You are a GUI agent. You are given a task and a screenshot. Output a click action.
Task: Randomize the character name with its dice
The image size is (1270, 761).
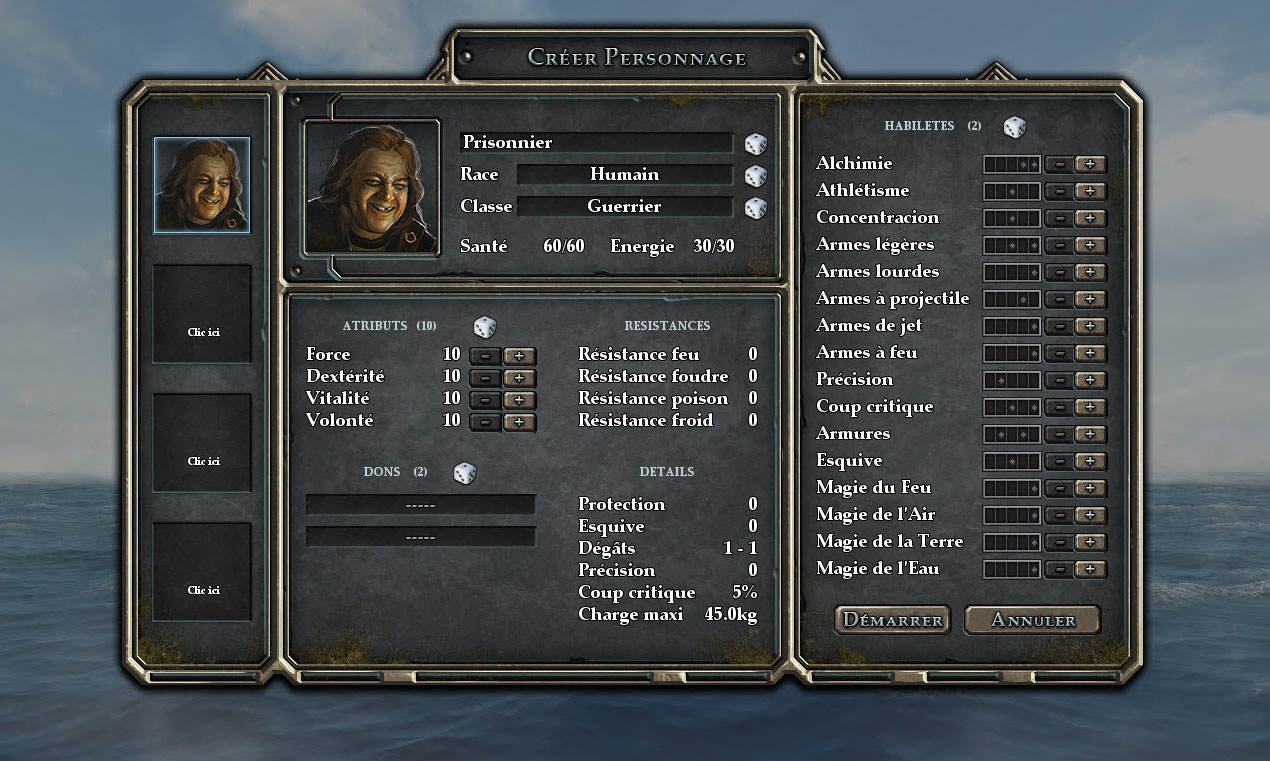(x=755, y=144)
